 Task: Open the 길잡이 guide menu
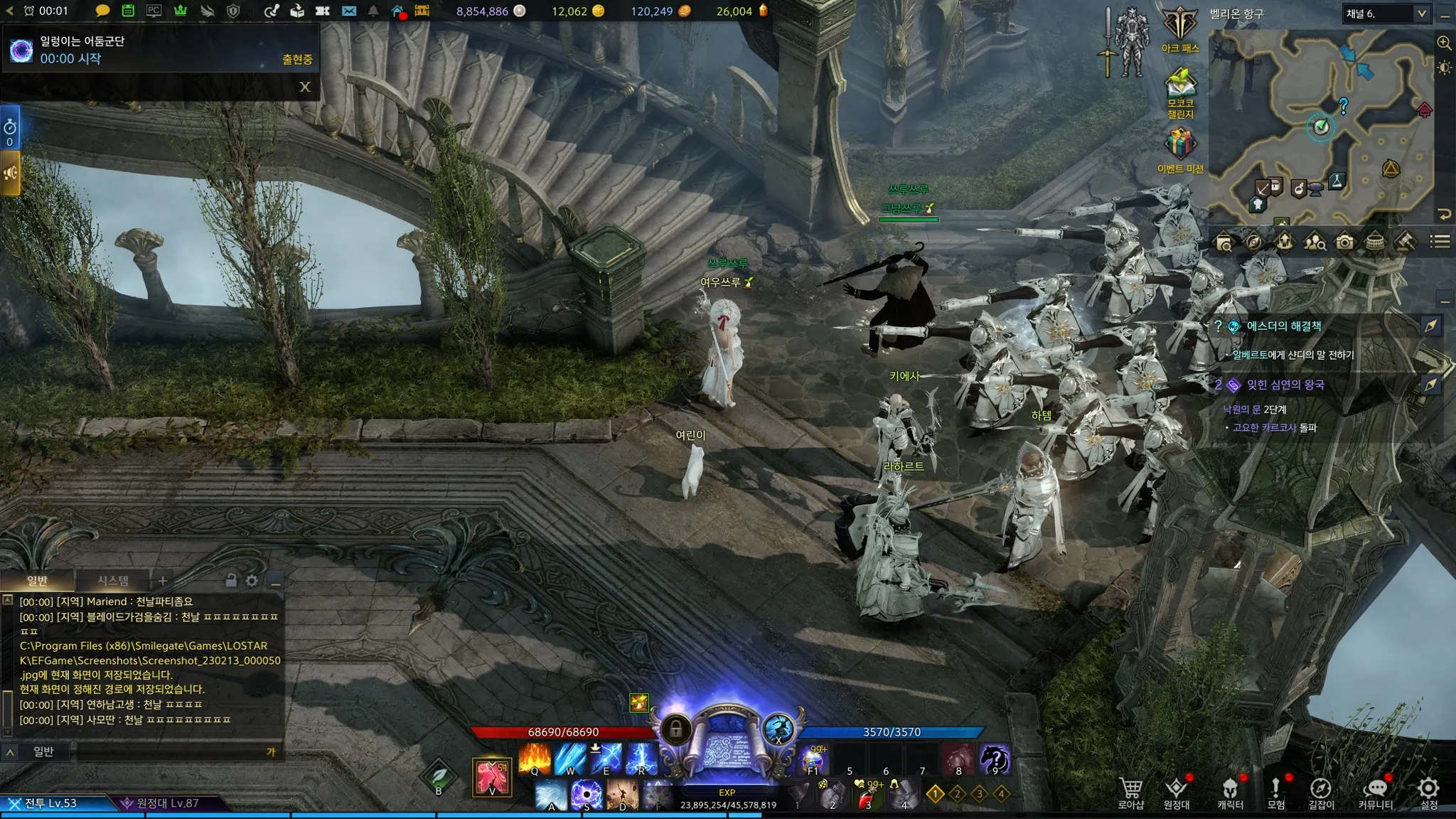pos(1321,792)
